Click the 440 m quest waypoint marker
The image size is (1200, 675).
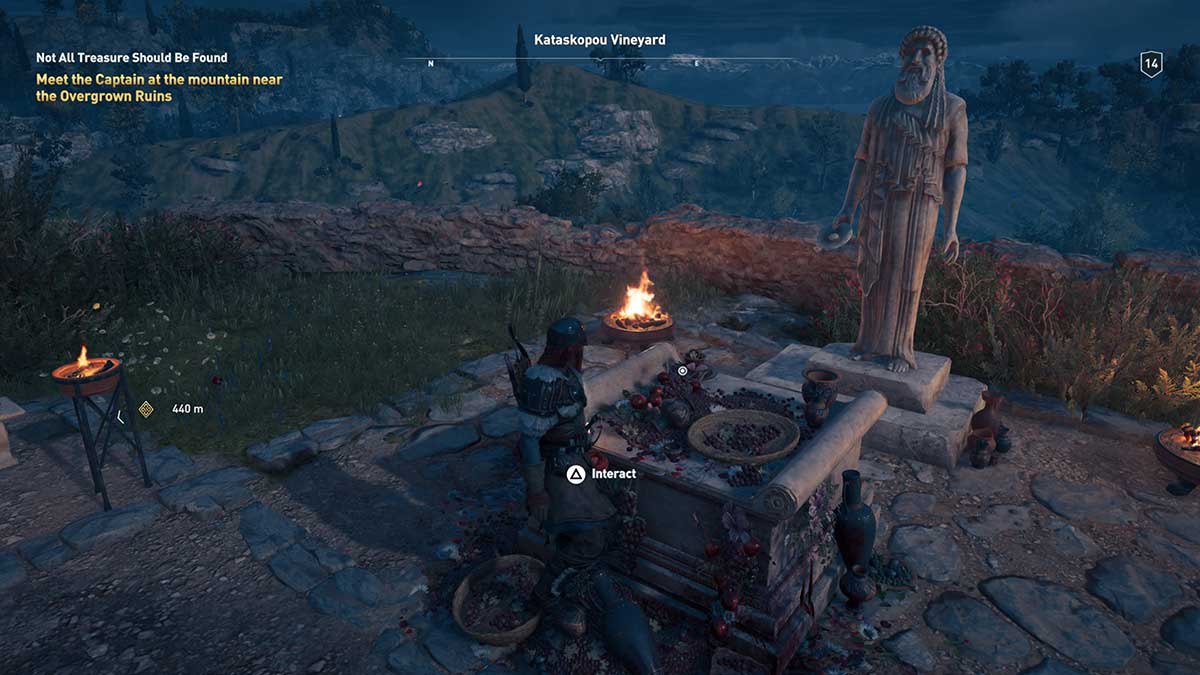(146, 408)
